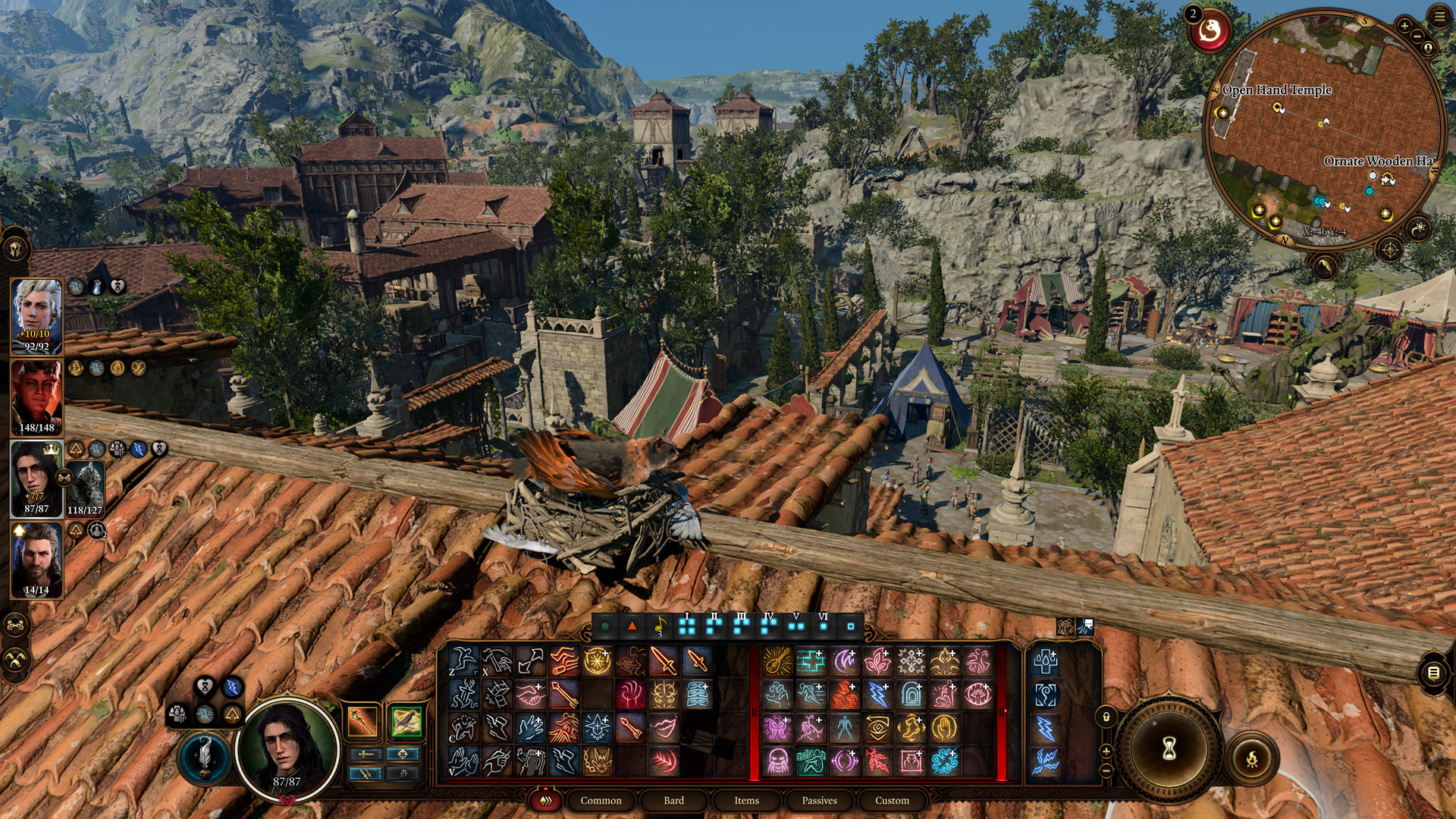
Task: Use the red sword main-hand attack icon
Action: 663,661
